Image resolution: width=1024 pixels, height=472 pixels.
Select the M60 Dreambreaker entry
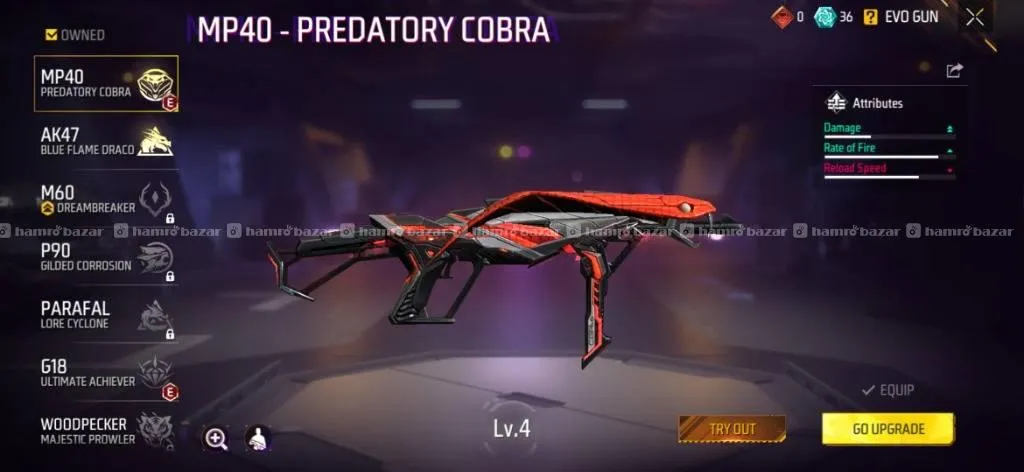106,200
